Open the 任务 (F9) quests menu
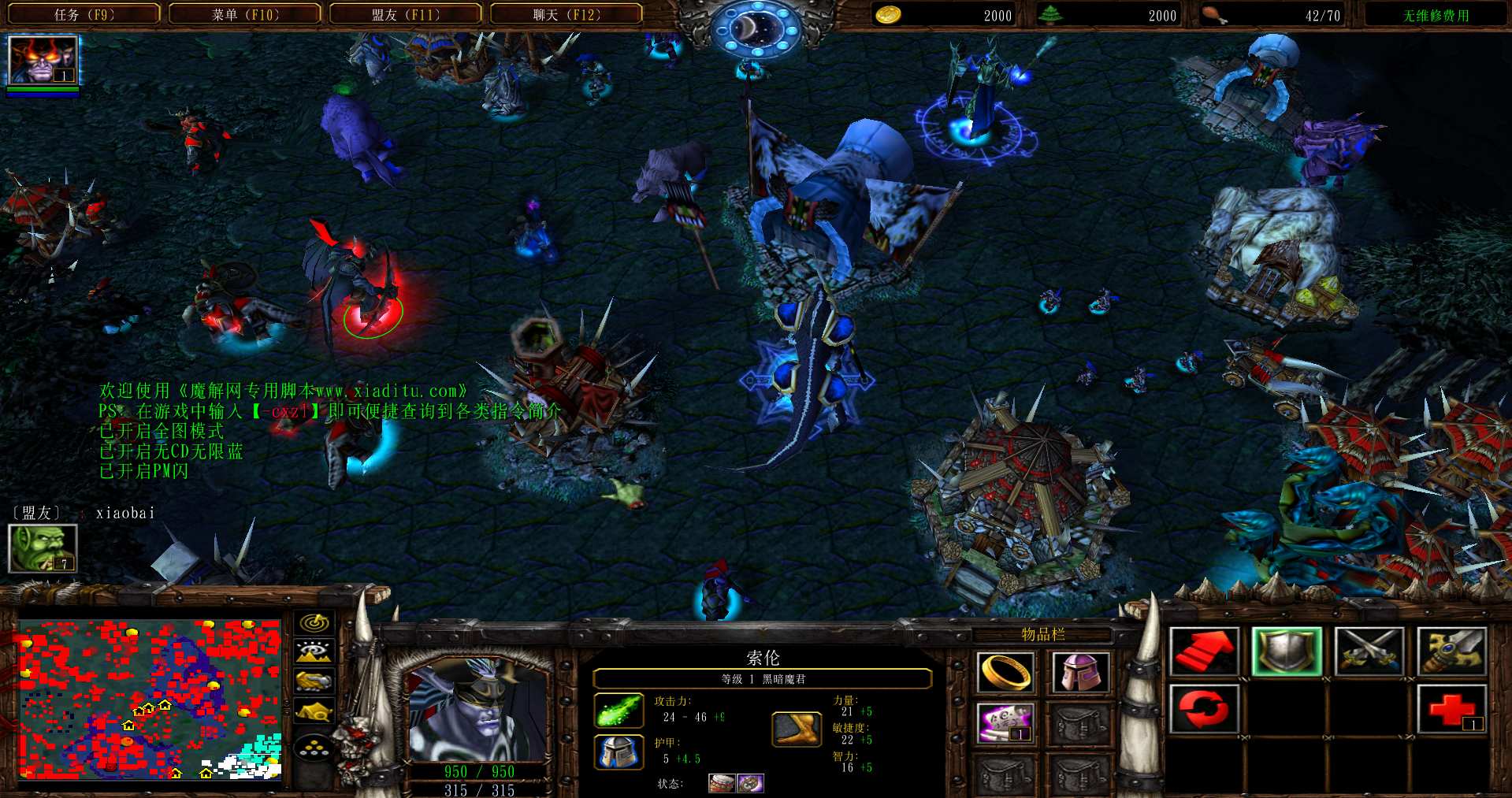1512x798 pixels. pos(84,15)
